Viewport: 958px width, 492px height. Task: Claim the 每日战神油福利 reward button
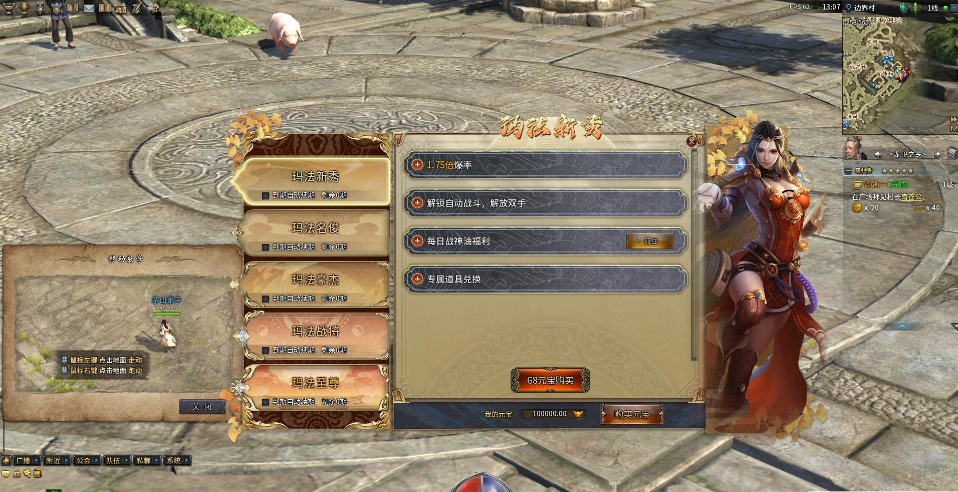click(x=651, y=241)
